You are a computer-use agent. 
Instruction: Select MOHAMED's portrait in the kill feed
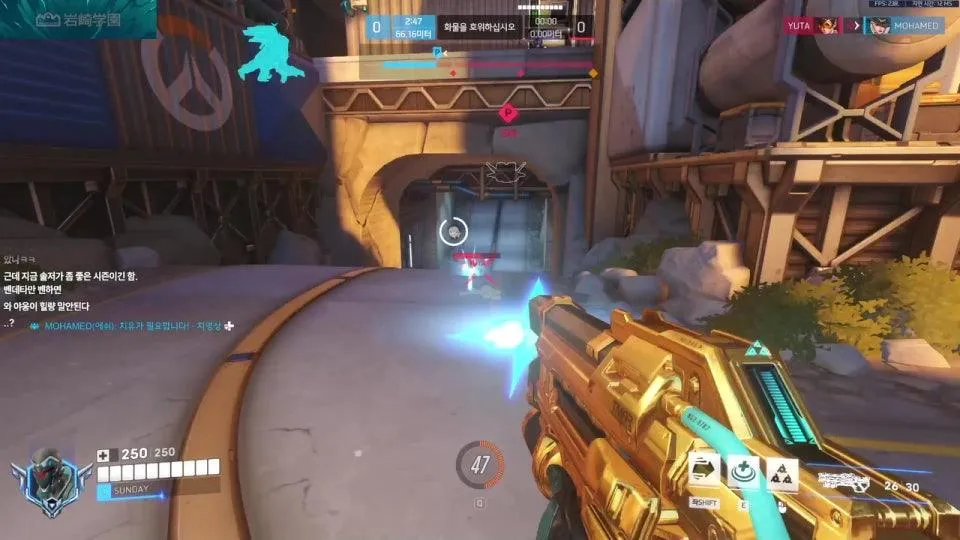879,26
